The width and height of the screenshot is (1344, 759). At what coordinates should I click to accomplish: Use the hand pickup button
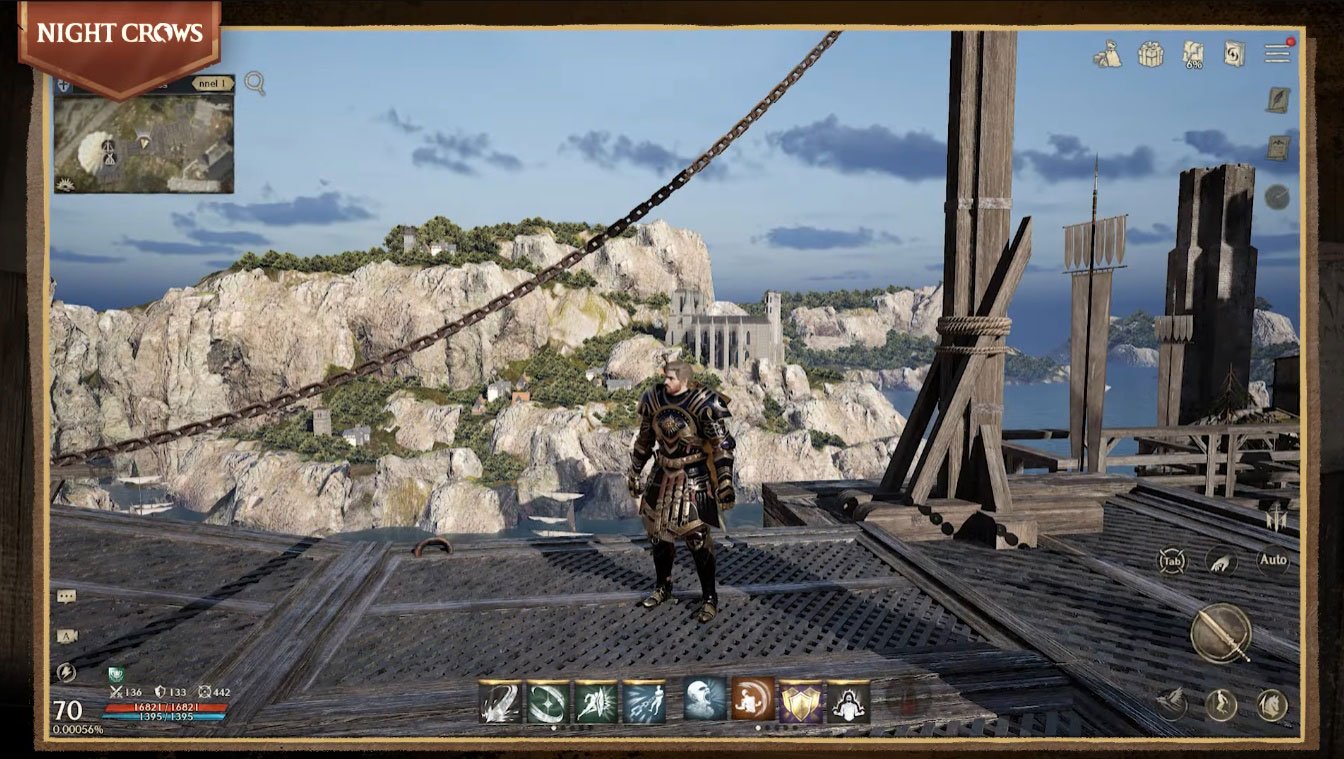click(x=1221, y=561)
